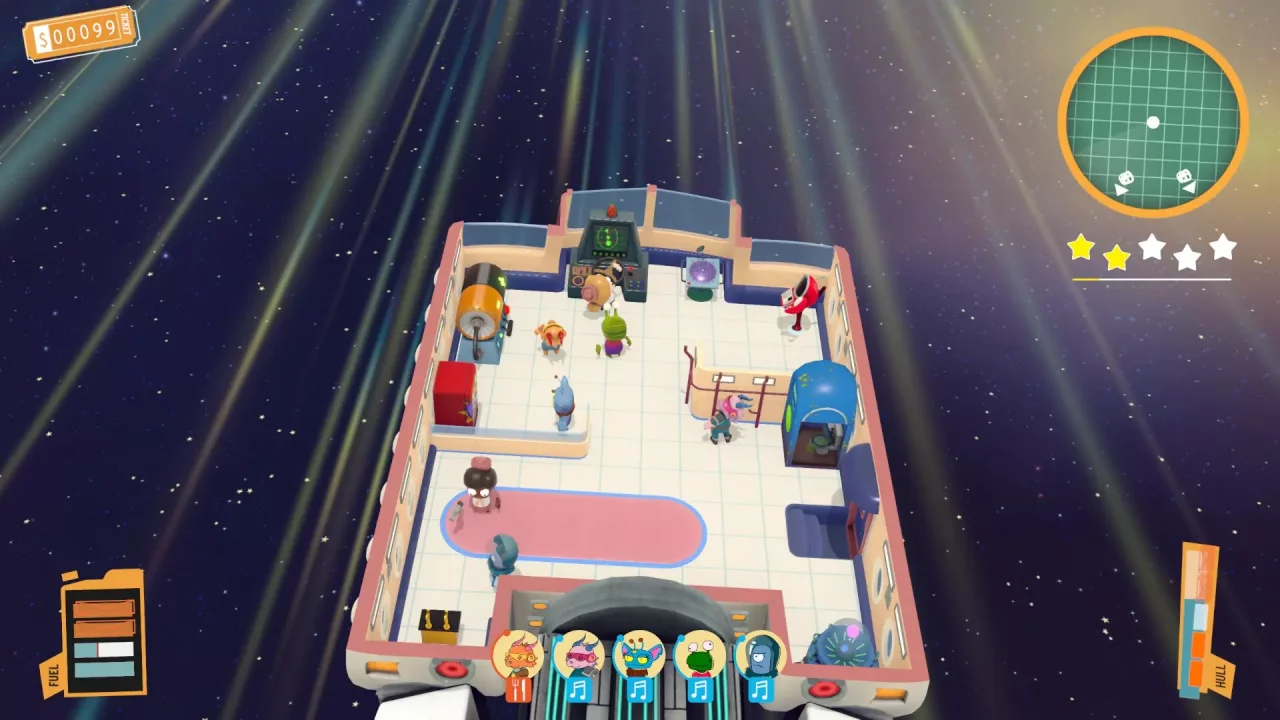This screenshot has width=1280, height=720.
Task: Select the pink goggled passenger portrait
Action: point(578,655)
